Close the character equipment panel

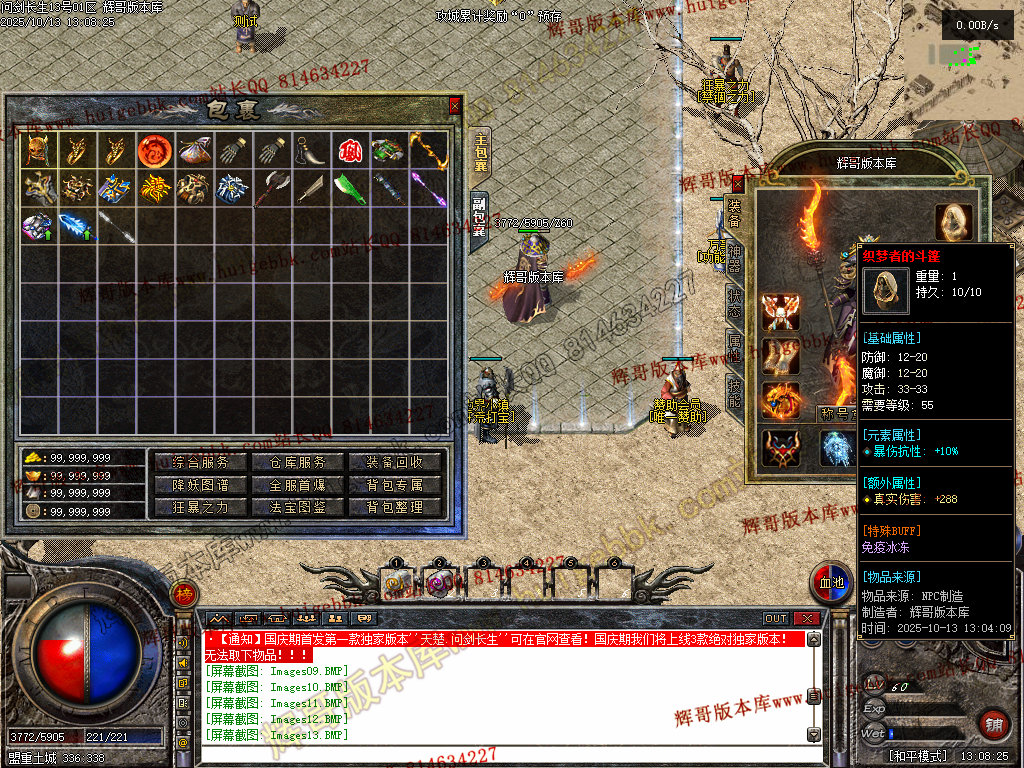738,183
